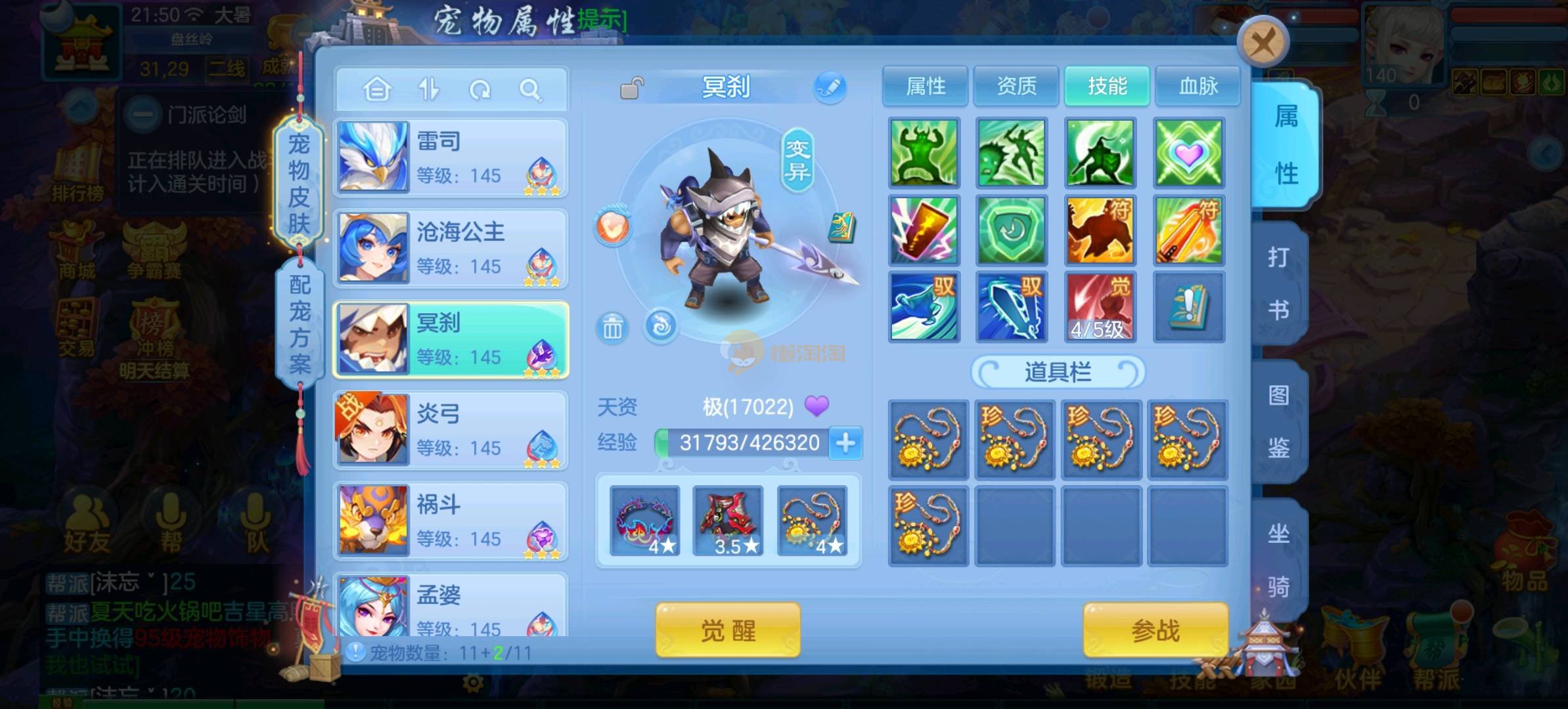
Task: Add experience with the plus button
Action: [x=845, y=443]
